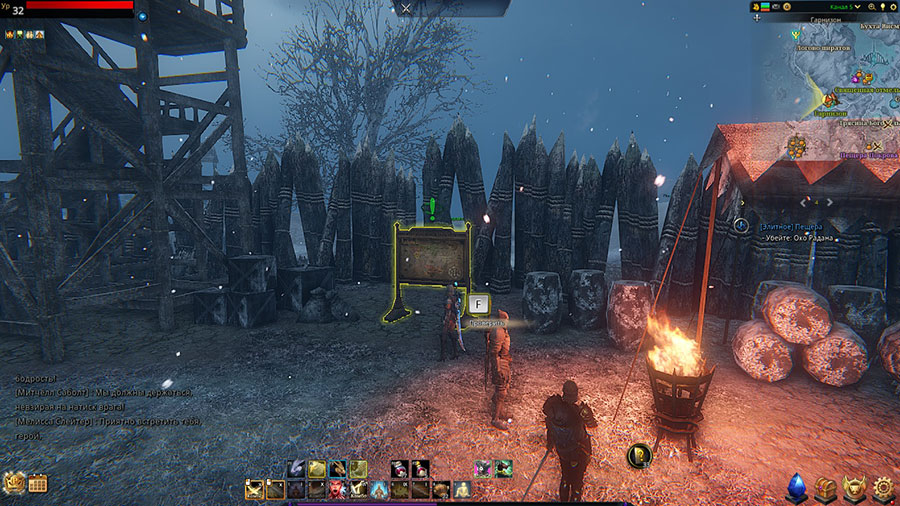Image resolution: width=900 pixels, height=506 pixels.
Task: Click the golden emblem beside the calendar
Action: point(14,483)
